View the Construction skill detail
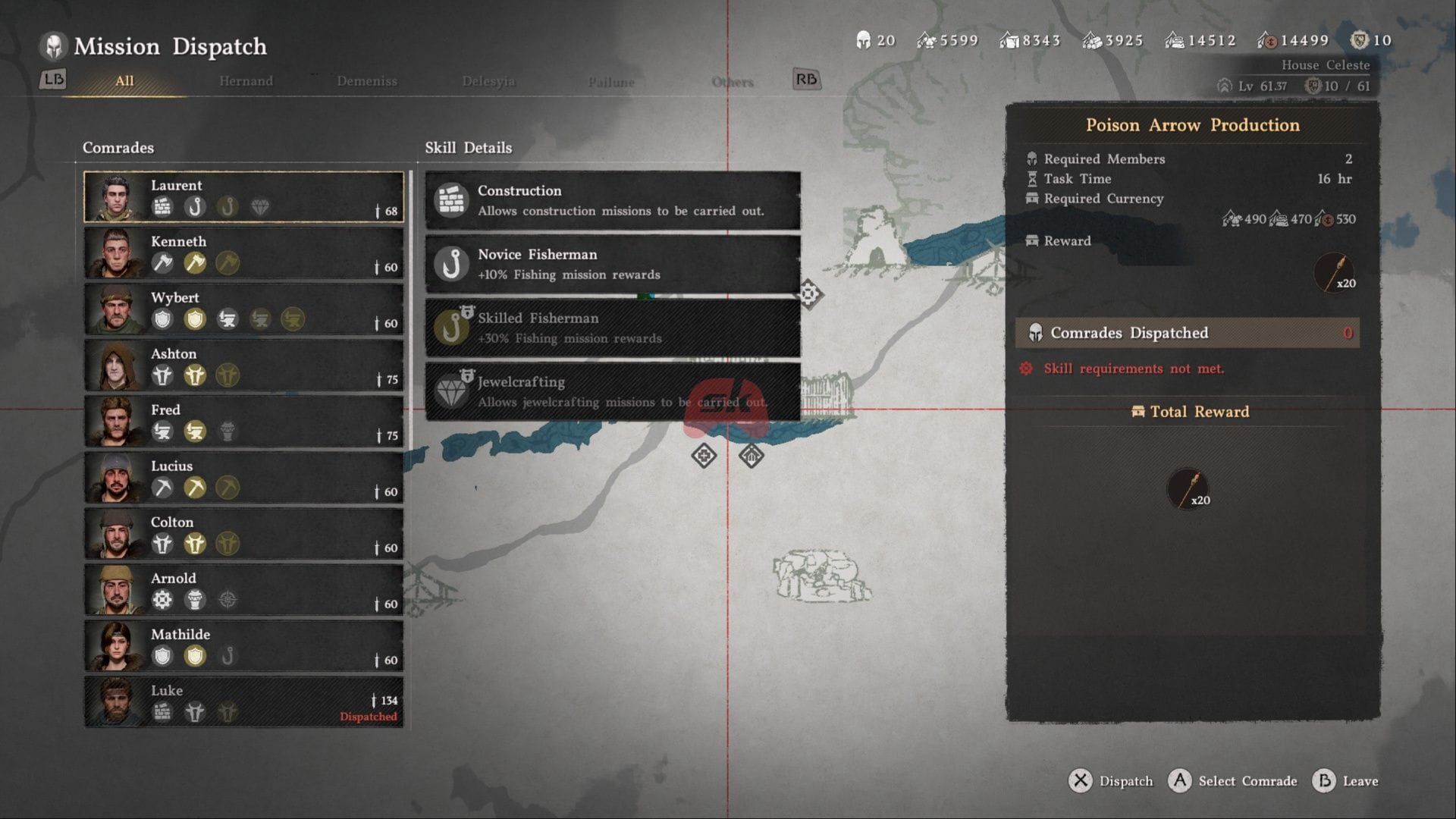Image resolution: width=1456 pixels, height=819 pixels. [x=613, y=200]
